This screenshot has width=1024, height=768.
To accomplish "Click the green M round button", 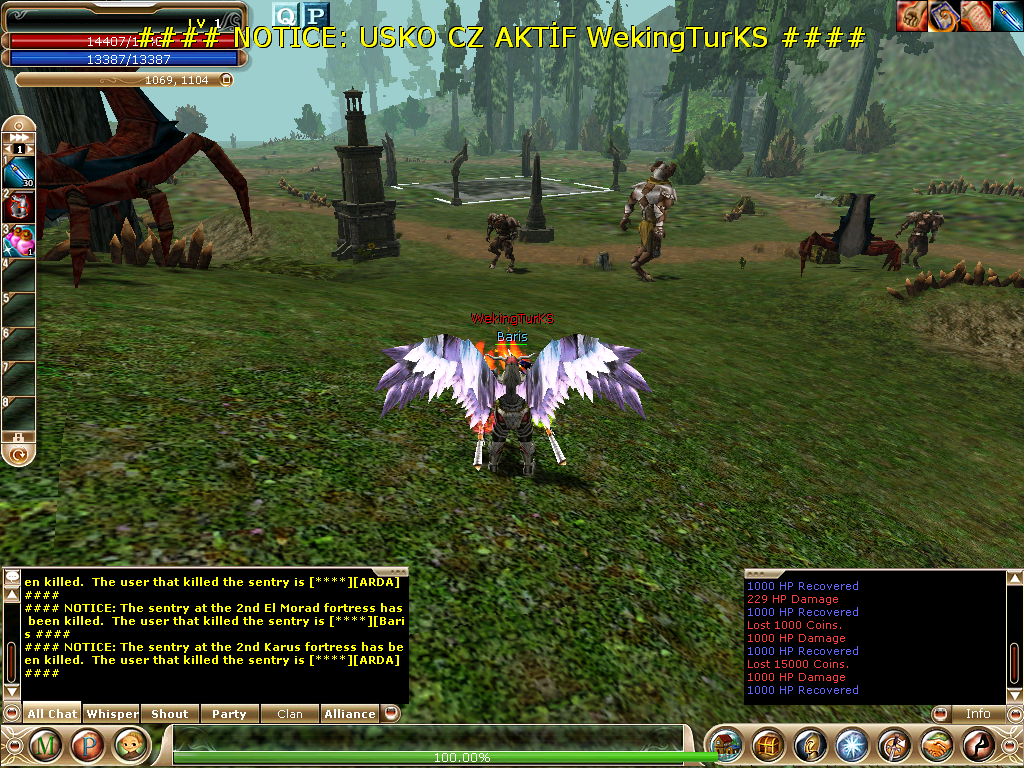I will click(x=46, y=746).
